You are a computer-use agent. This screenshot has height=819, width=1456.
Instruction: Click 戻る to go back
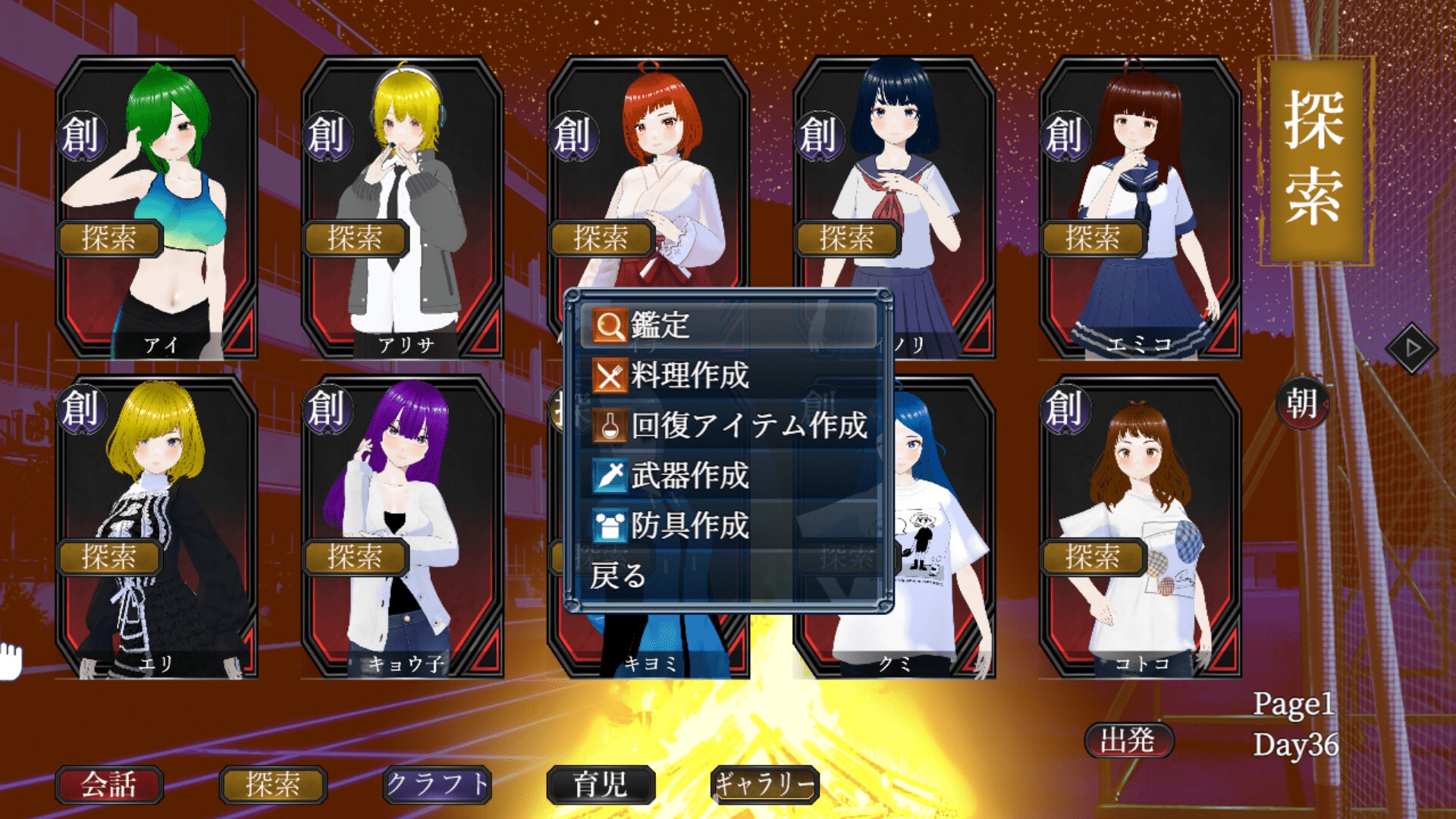point(619,576)
